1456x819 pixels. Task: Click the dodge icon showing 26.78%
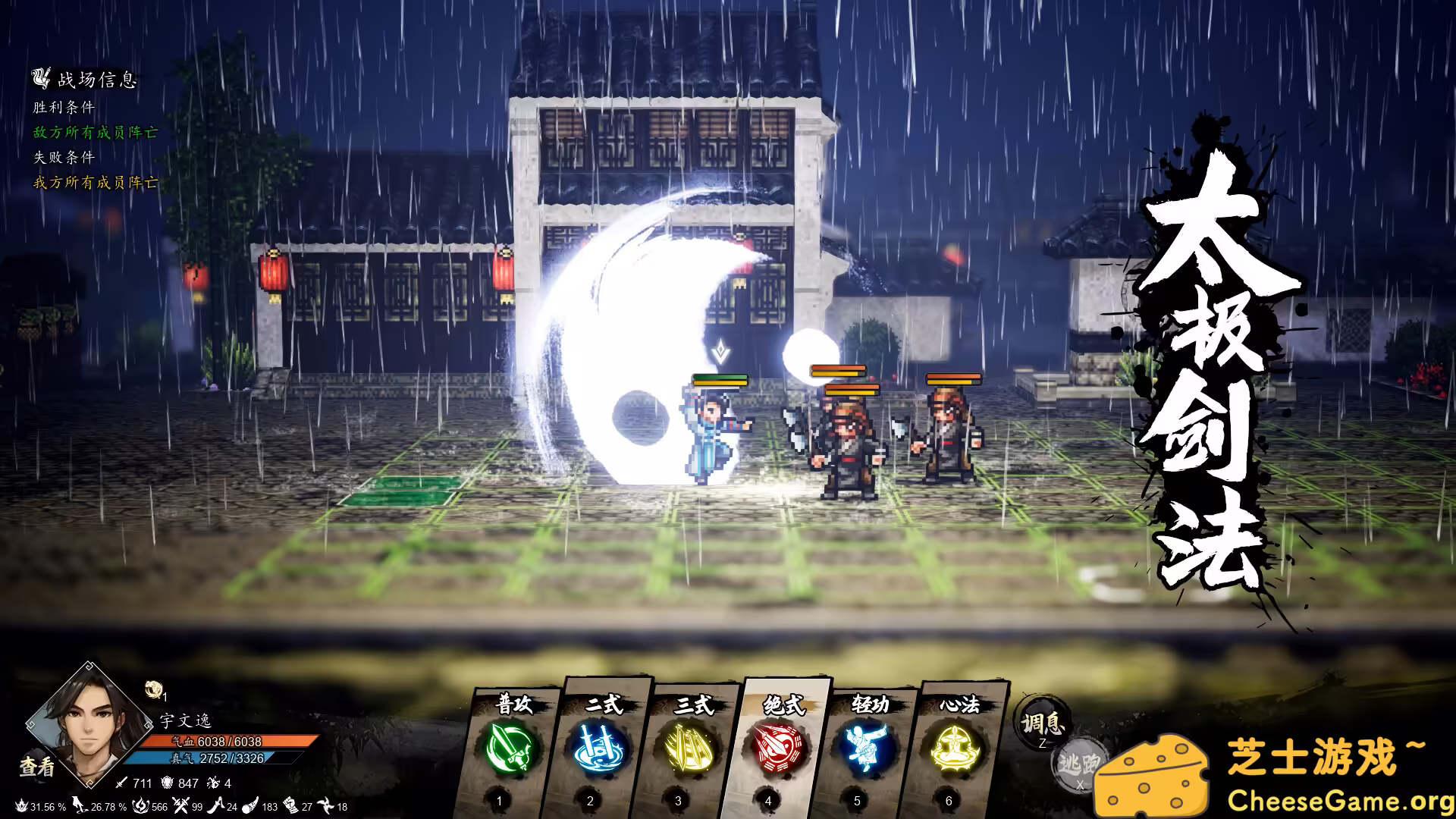click(78, 805)
